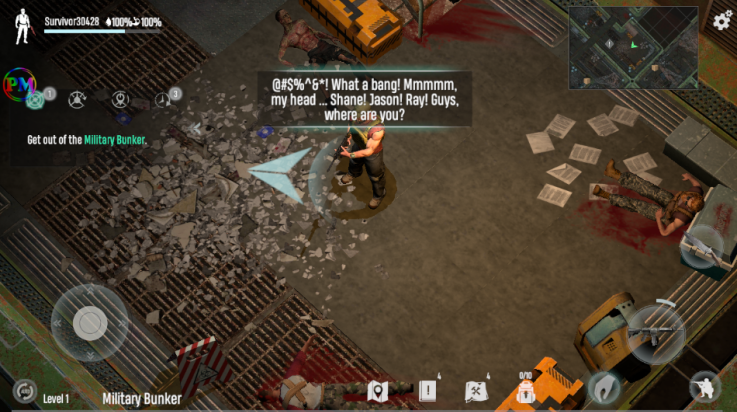Open the settings gear menu

click(x=722, y=19)
